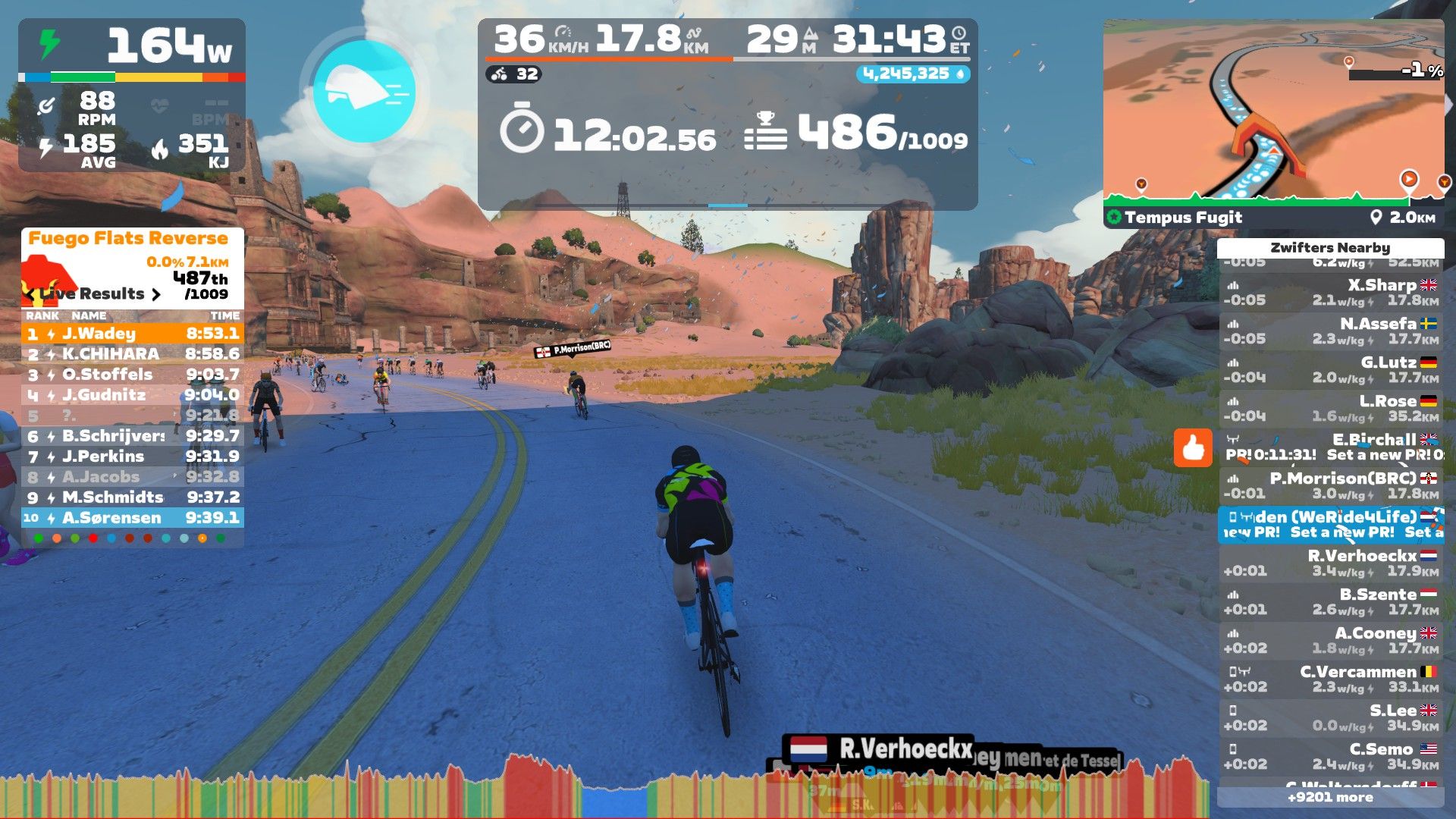Select N.Assefa in nearby riders list

point(1331,331)
